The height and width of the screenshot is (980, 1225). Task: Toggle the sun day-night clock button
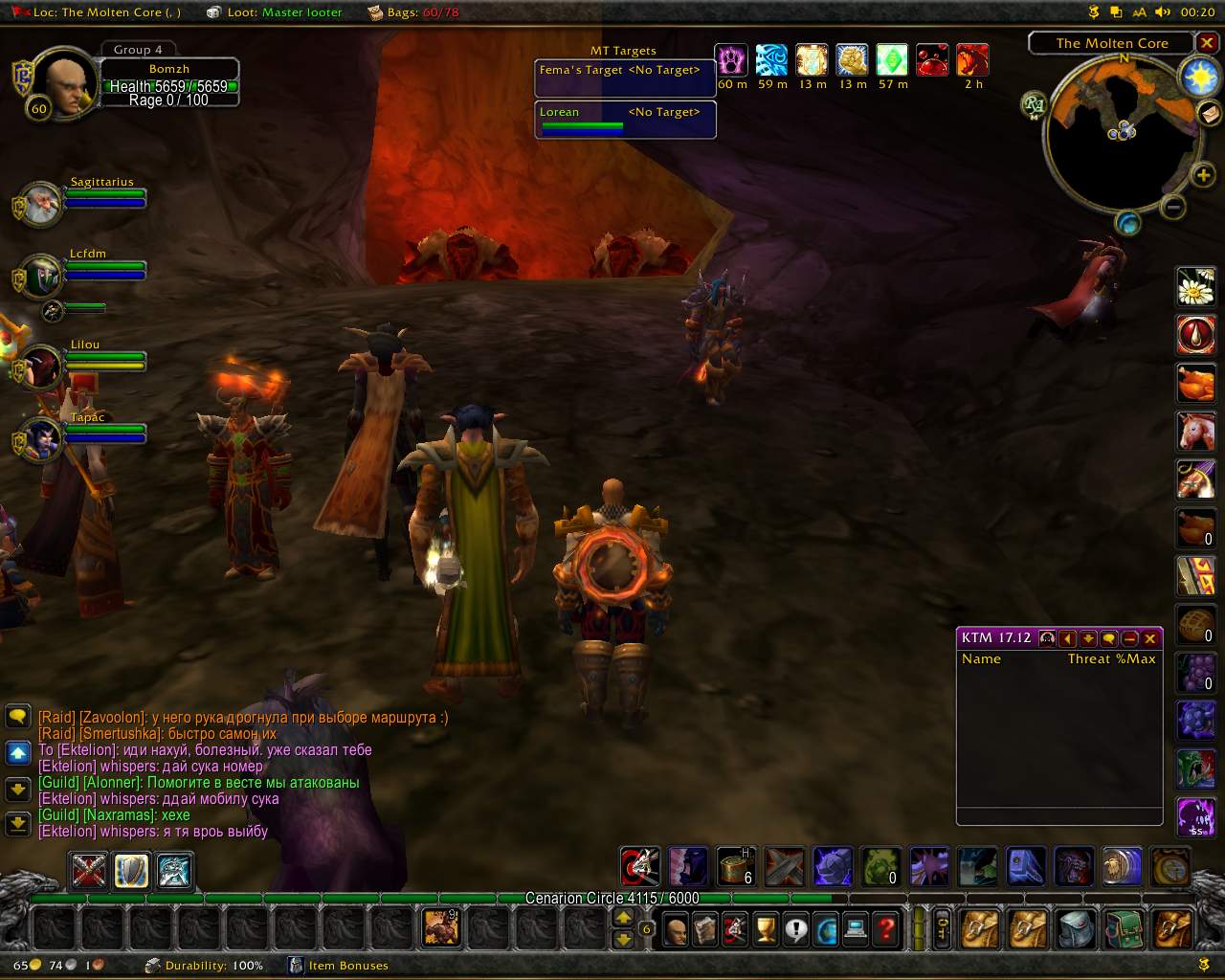tap(1199, 77)
